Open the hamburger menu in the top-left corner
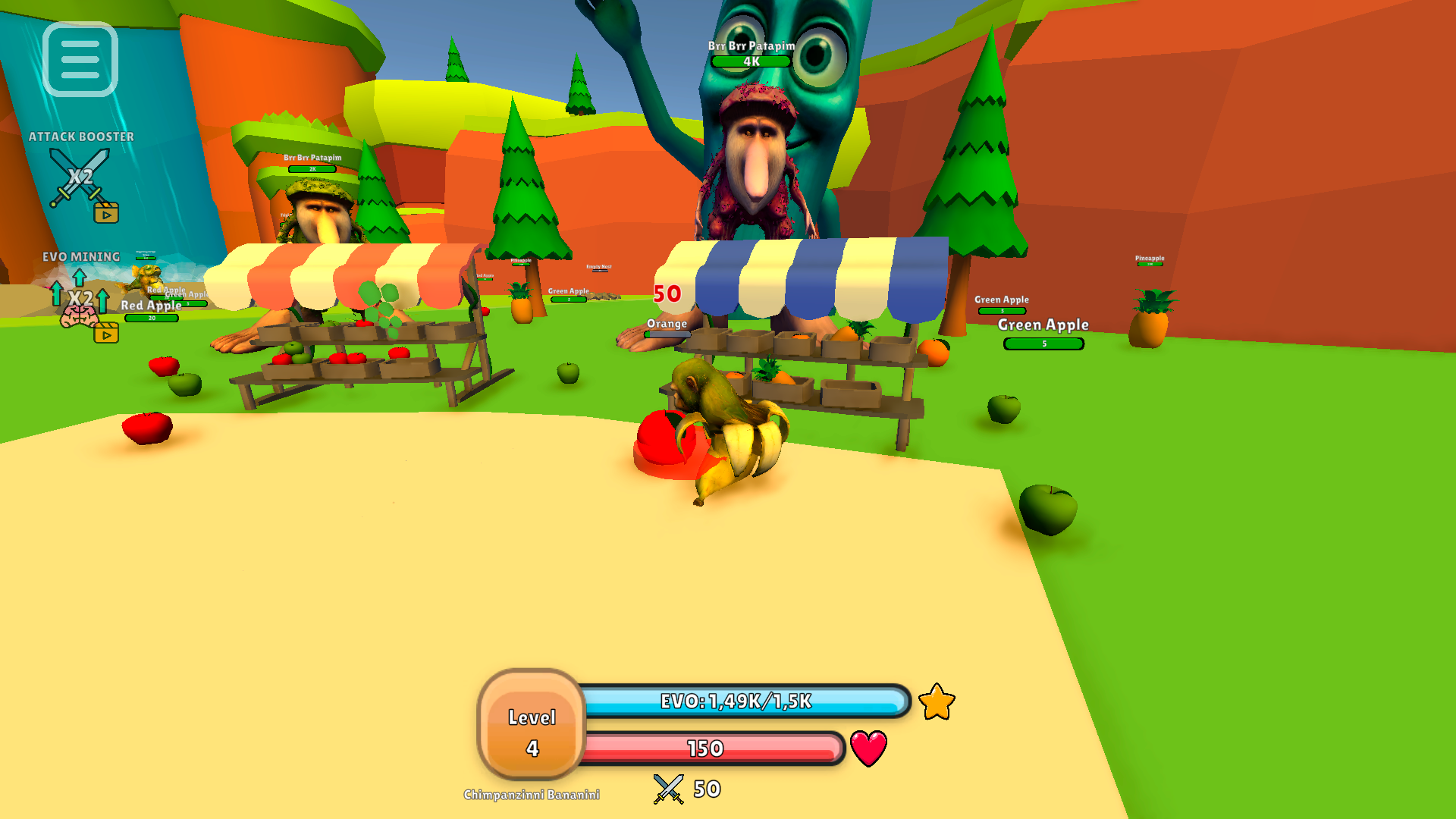This screenshot has height=819, width=1456. coord(80,60)
